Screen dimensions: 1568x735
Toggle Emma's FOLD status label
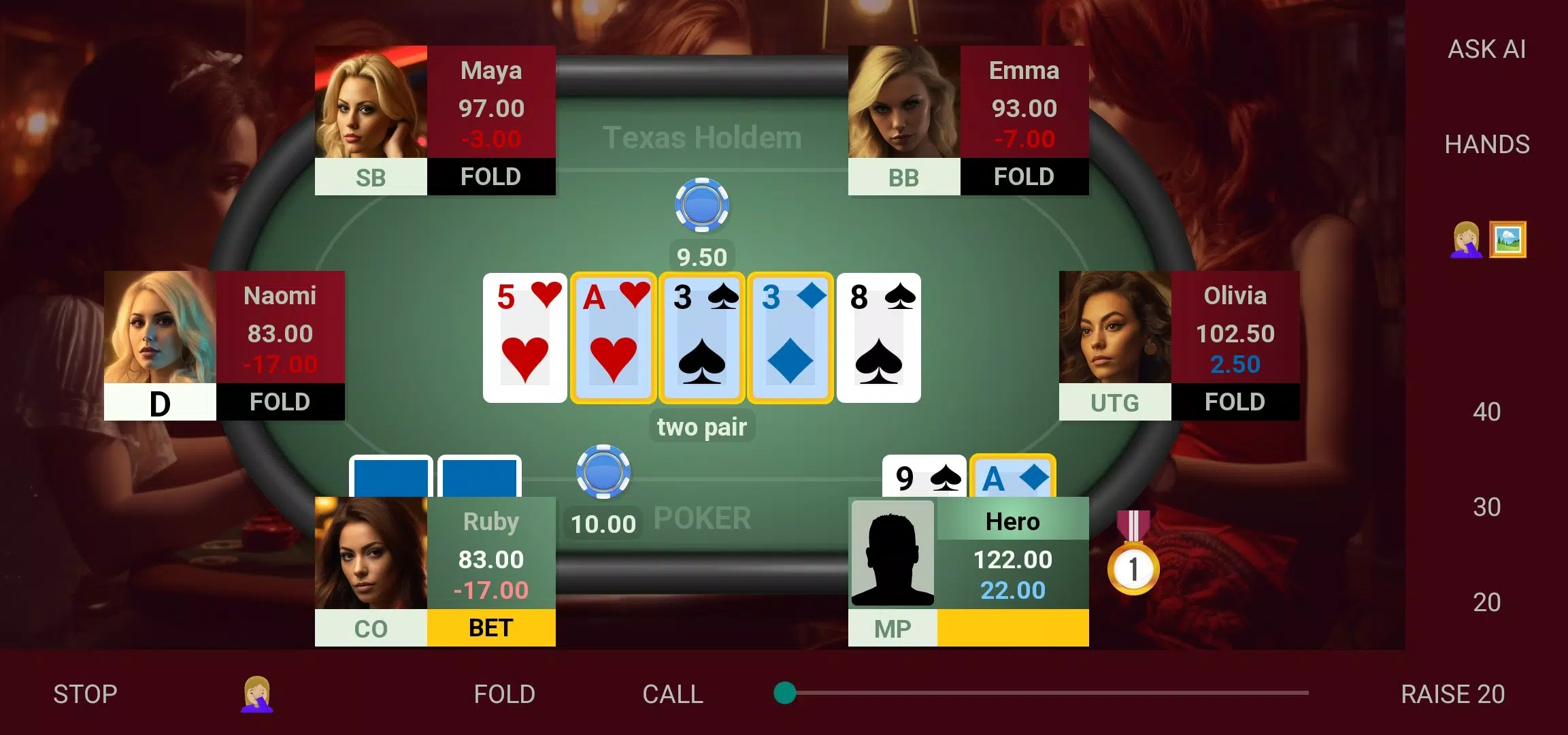pos(1024,177)
